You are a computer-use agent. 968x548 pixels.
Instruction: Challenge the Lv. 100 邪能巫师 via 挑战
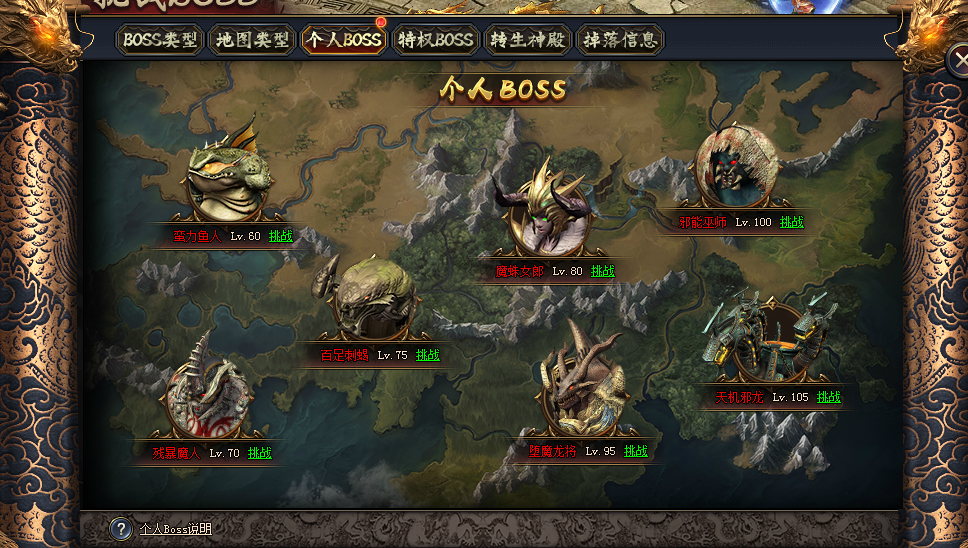[792, 222]
